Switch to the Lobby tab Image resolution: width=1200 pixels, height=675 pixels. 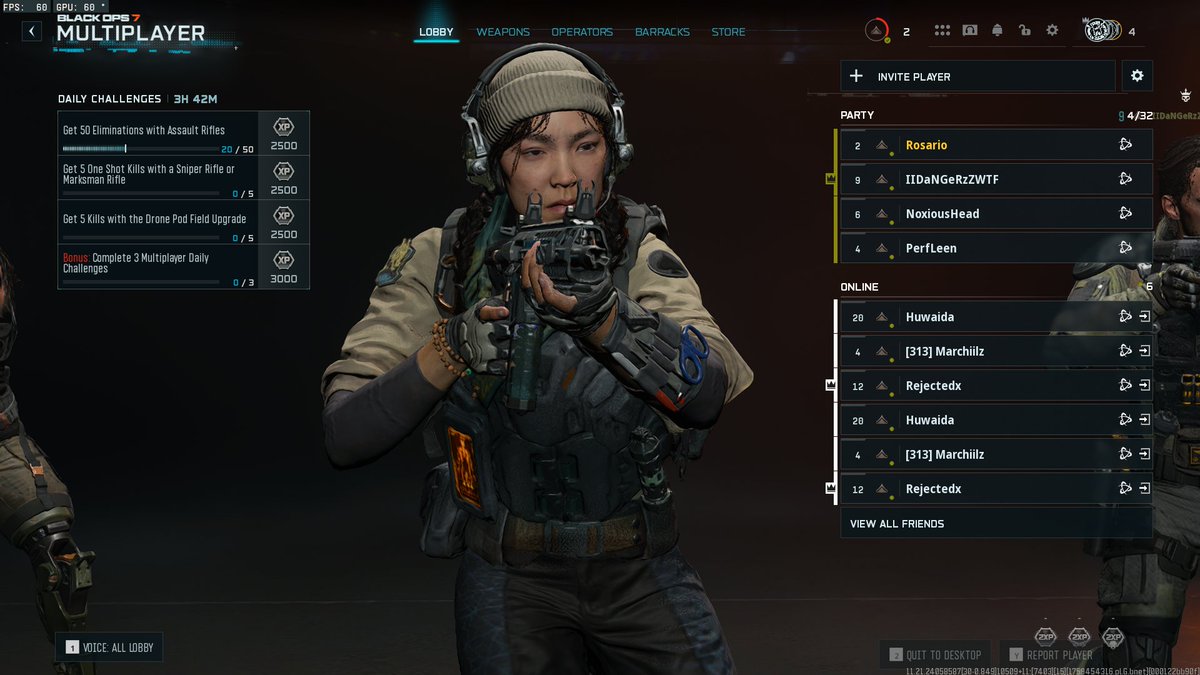436,32
